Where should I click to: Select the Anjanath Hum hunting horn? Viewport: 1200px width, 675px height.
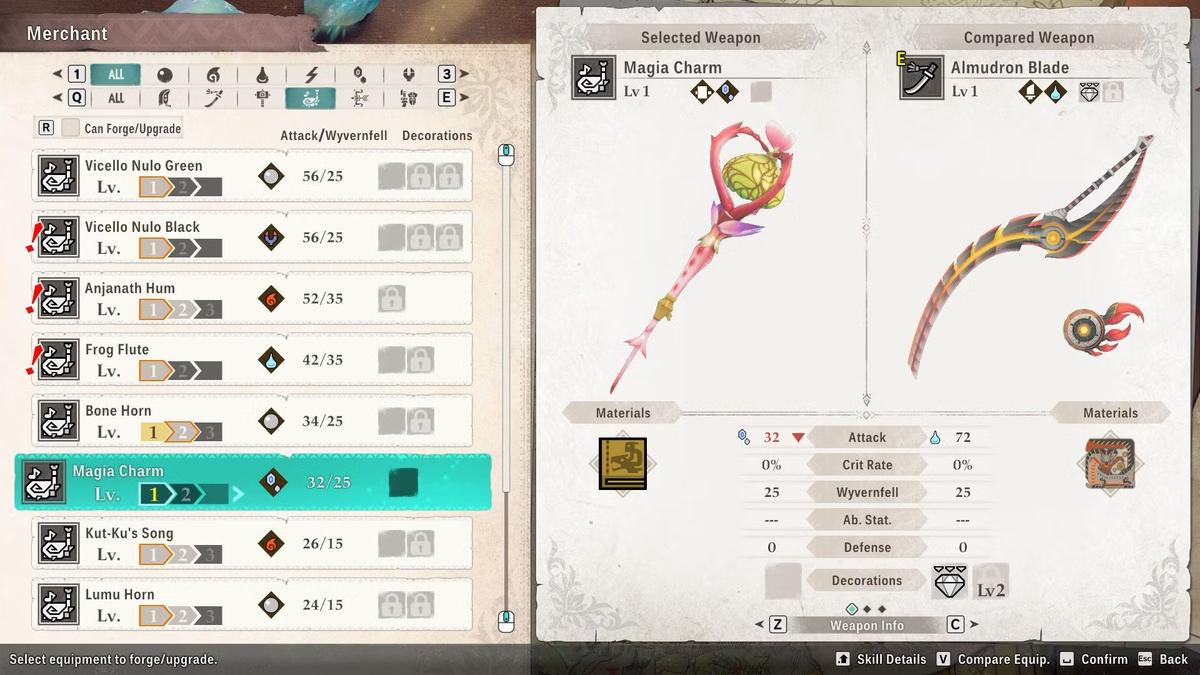click(x=252, y=298)
